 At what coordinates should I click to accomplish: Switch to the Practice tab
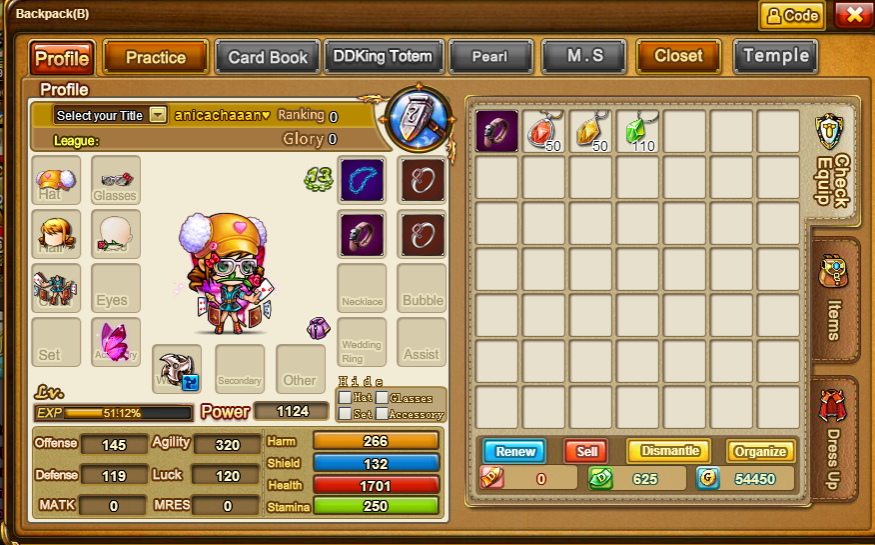pyautogui.click(x=155, y=57)
